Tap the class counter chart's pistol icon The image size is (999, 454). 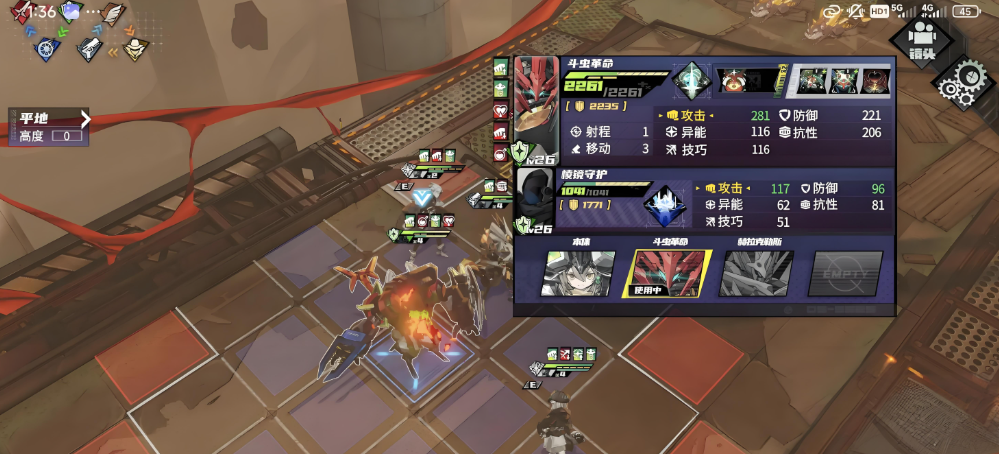pos(89,47)
